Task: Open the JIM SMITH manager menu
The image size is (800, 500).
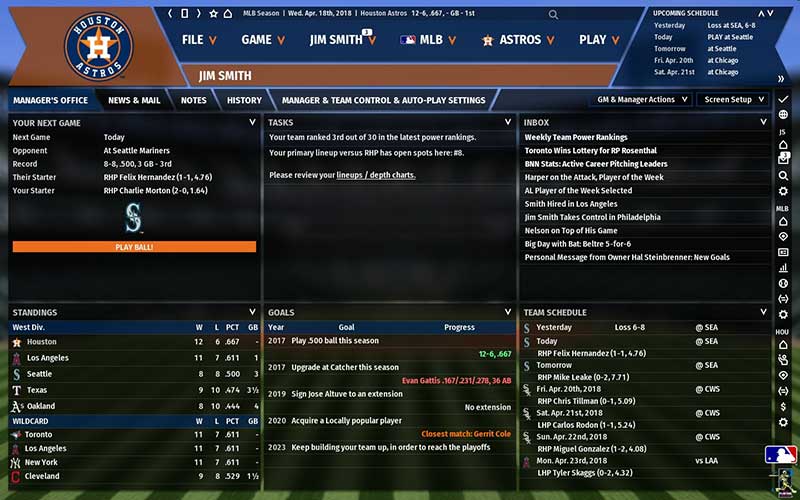Action: [x=342, y=40]
